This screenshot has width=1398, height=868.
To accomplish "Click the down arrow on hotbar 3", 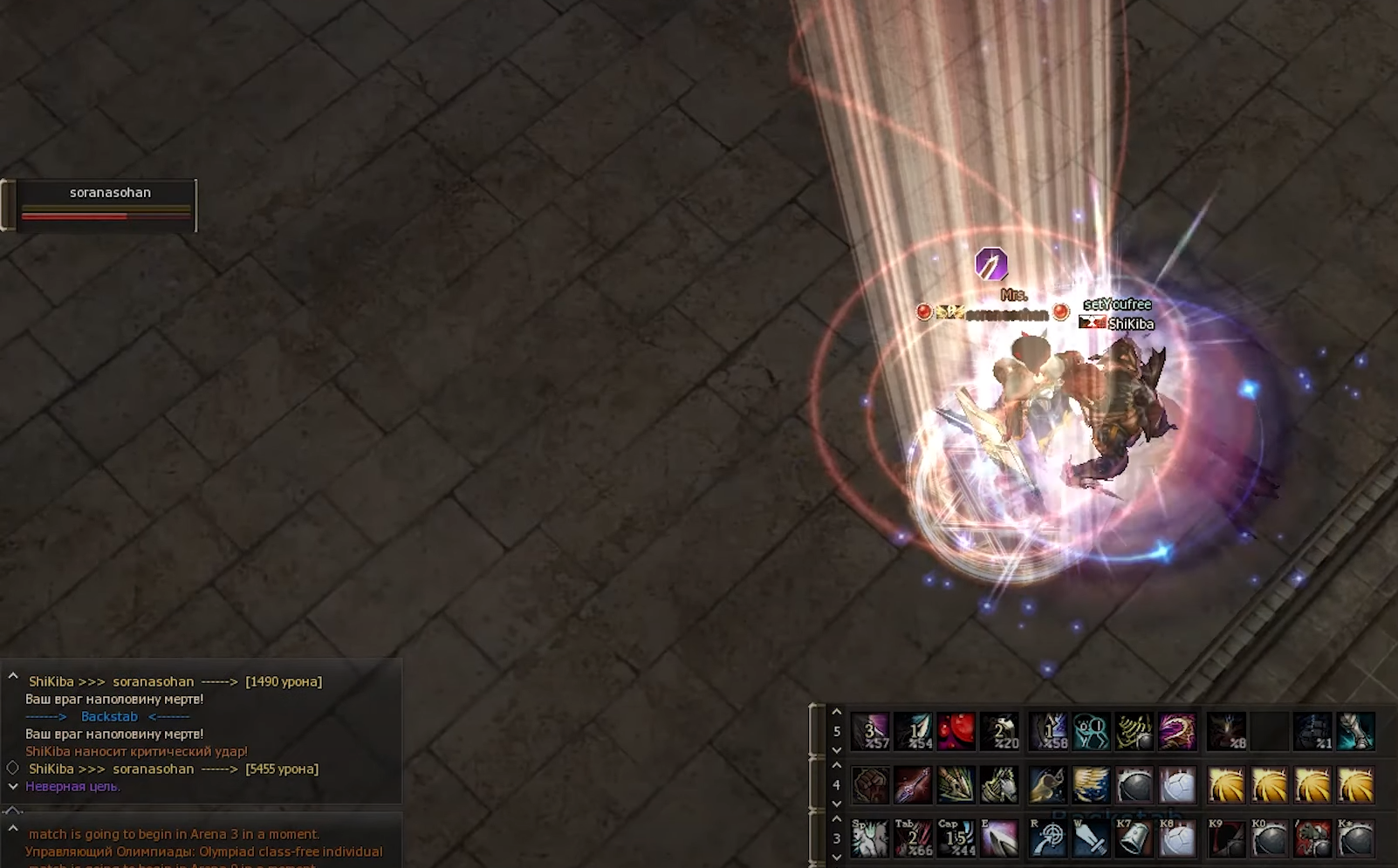I will (x=836, y=857).
